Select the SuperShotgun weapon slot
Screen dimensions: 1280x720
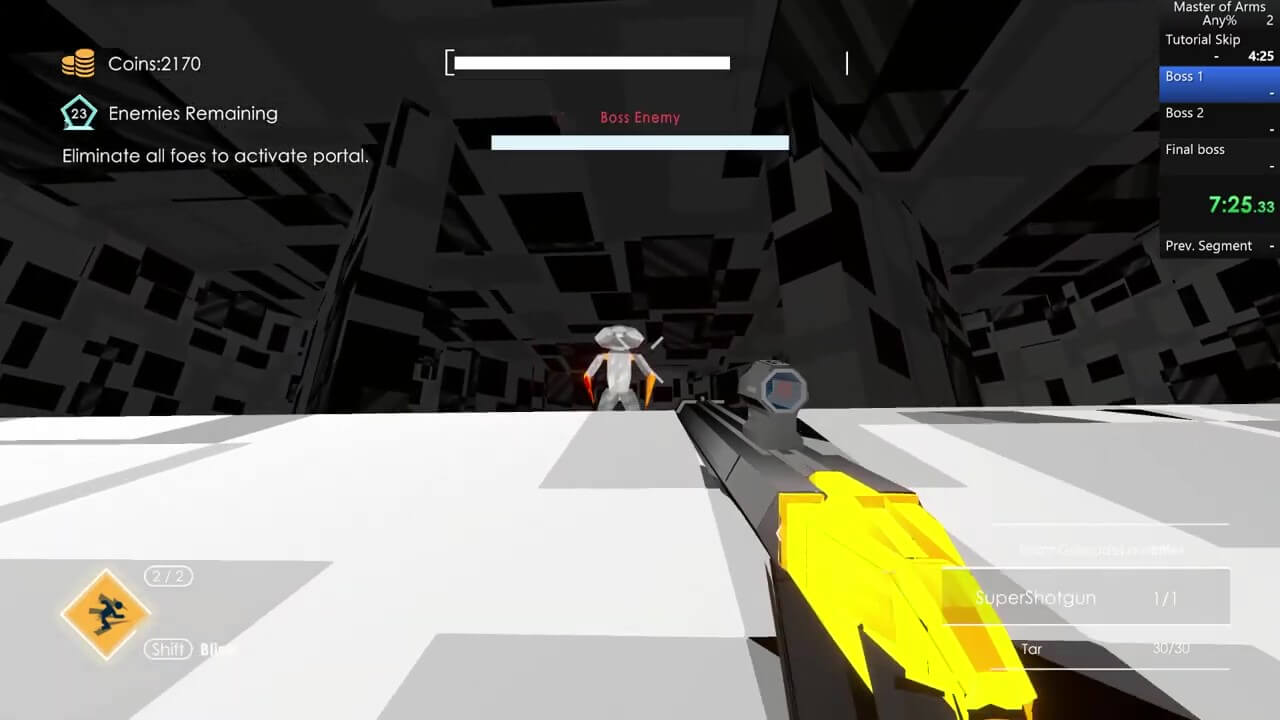tap(1086, 597)
